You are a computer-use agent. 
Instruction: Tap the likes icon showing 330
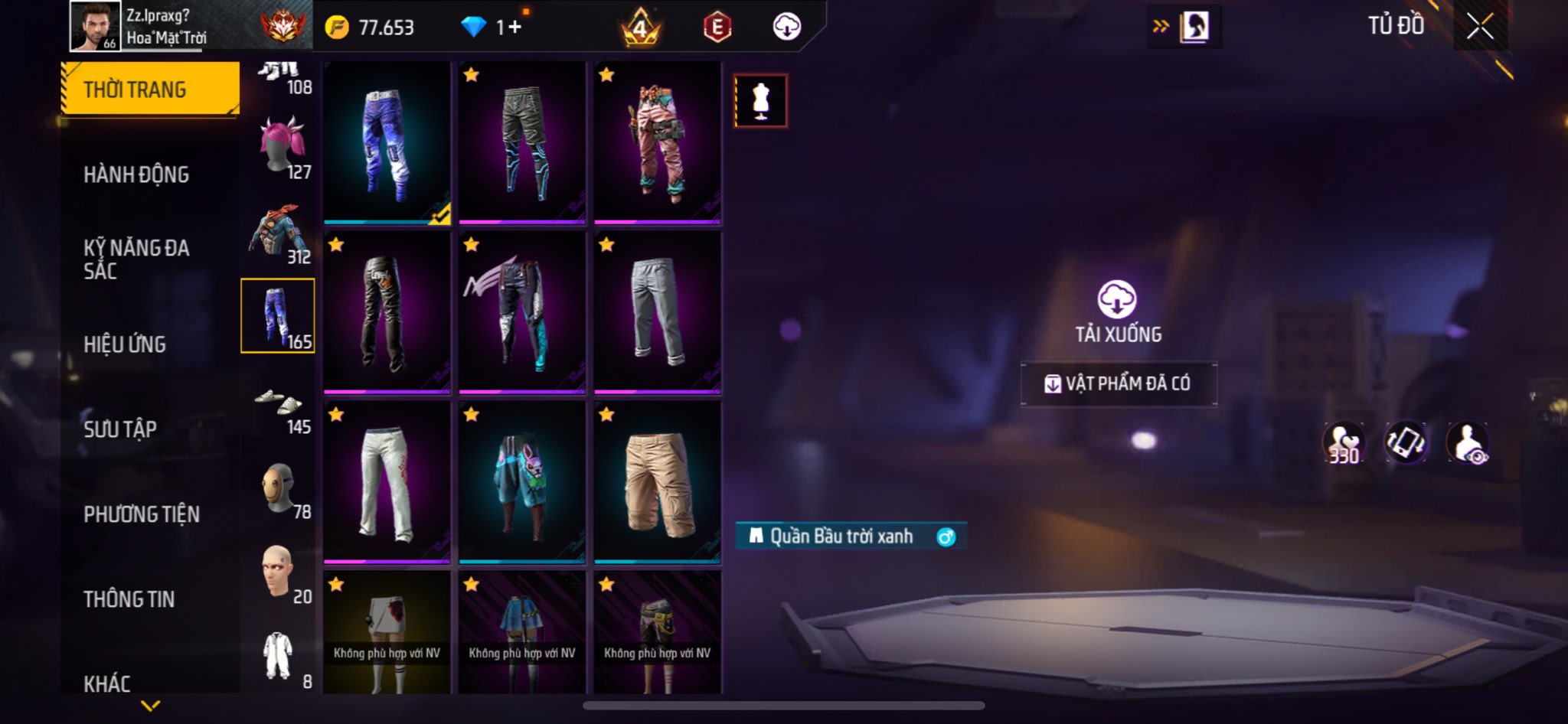1344,443
